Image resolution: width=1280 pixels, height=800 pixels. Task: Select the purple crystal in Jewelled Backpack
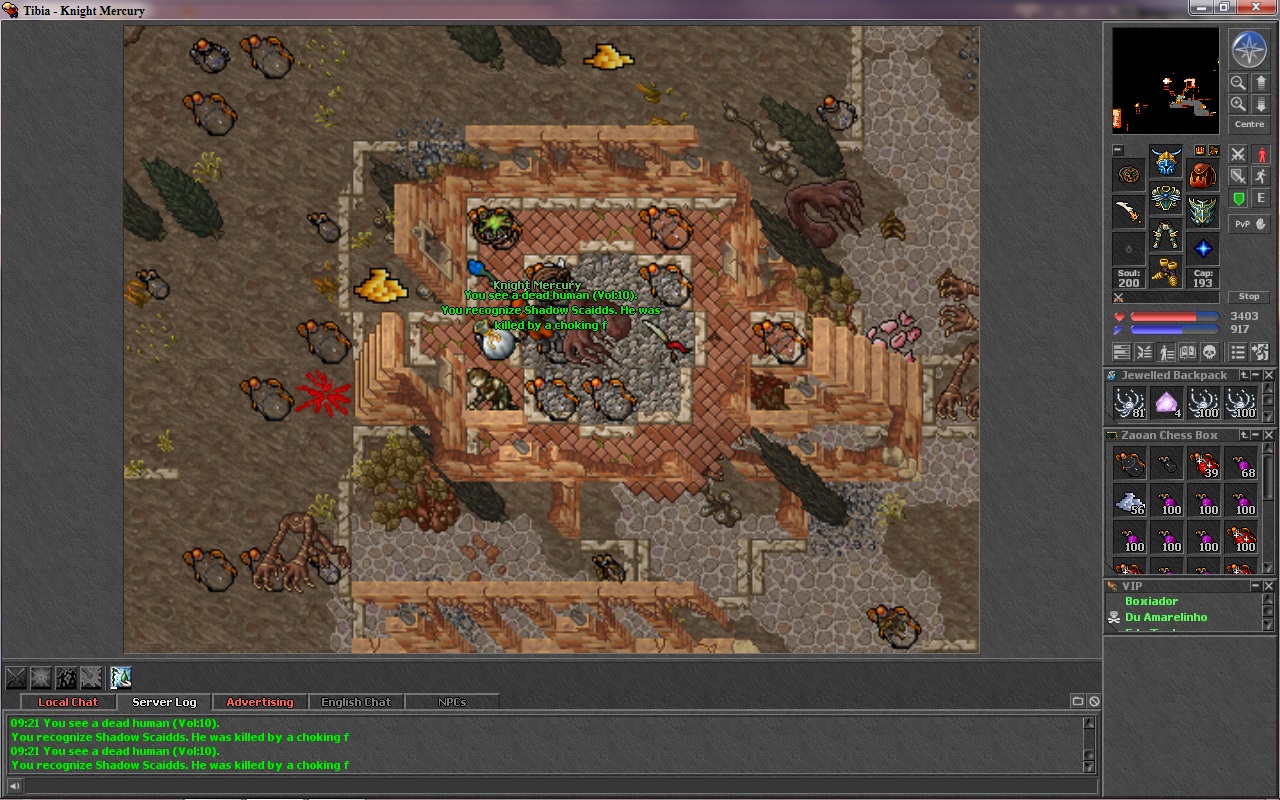[x=1166, y=403]
